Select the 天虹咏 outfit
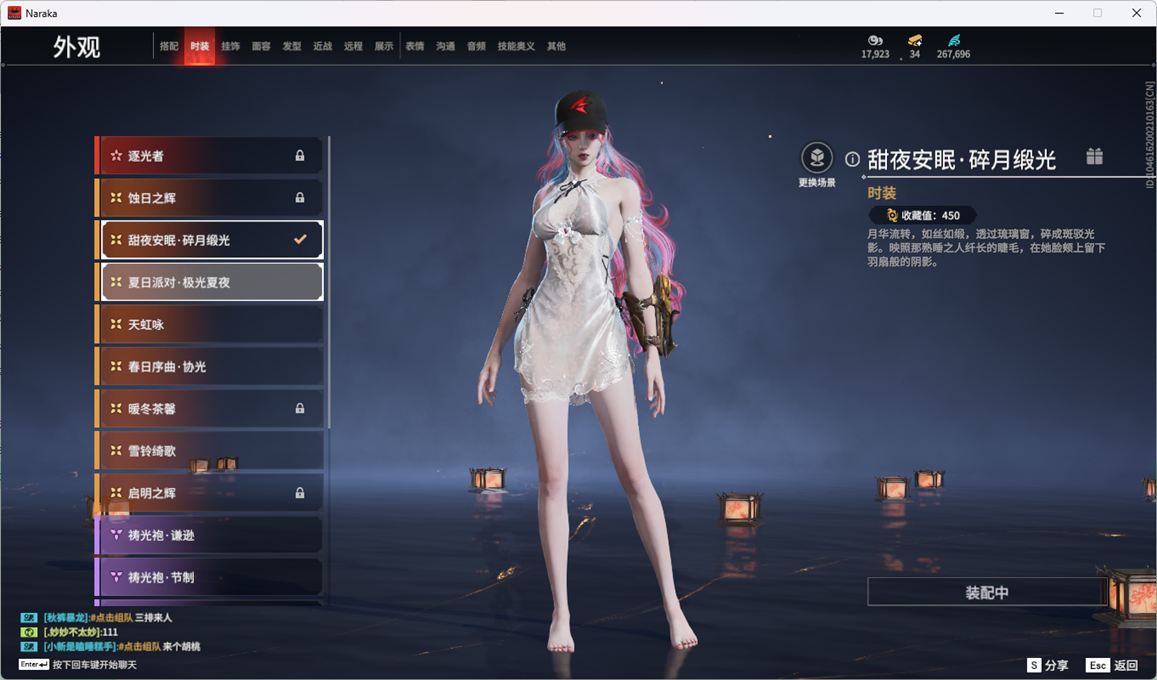The height and width of the screenshot is (680, 1157). 210,325
